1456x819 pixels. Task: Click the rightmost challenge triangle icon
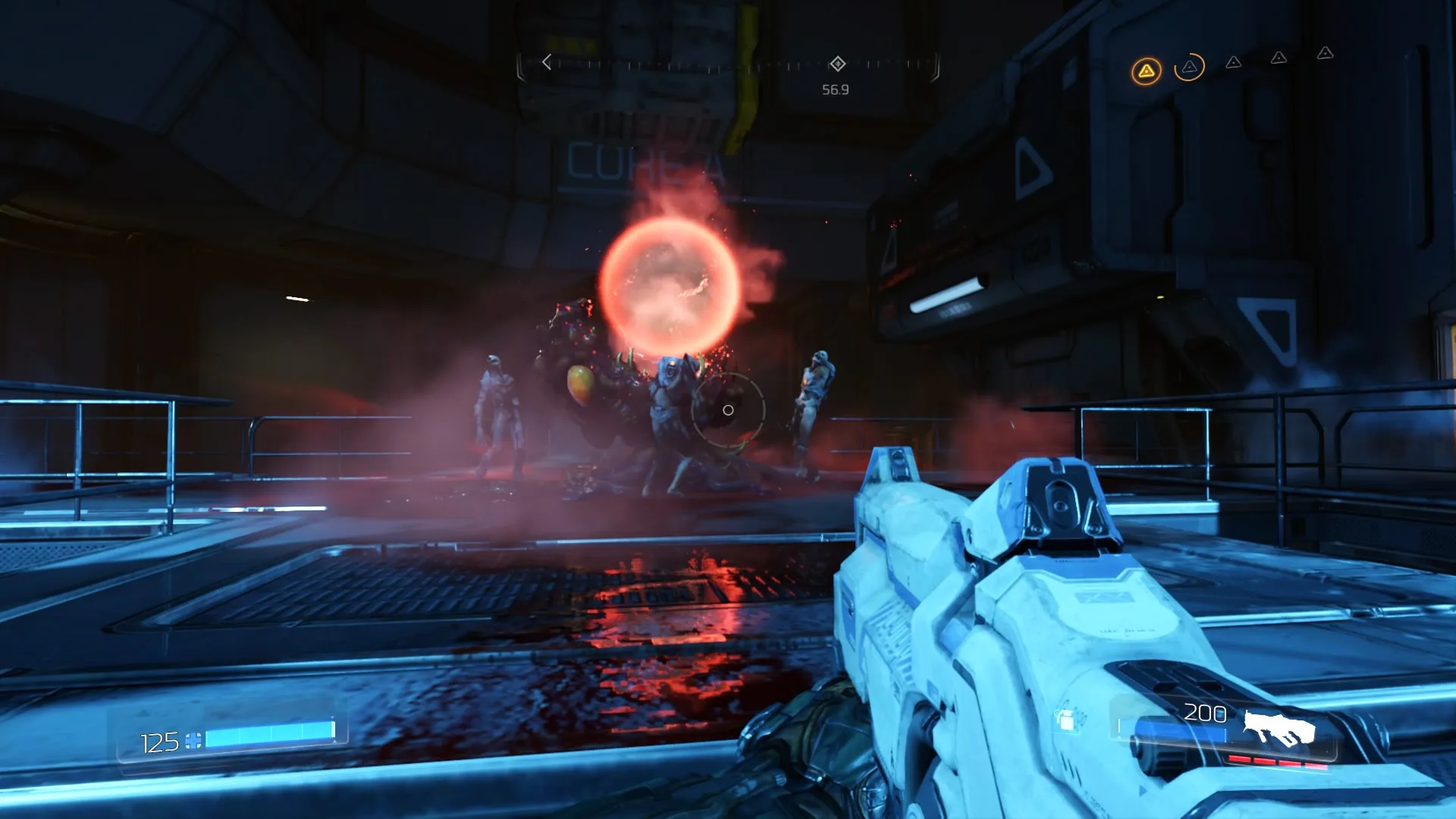[1323, 55]
